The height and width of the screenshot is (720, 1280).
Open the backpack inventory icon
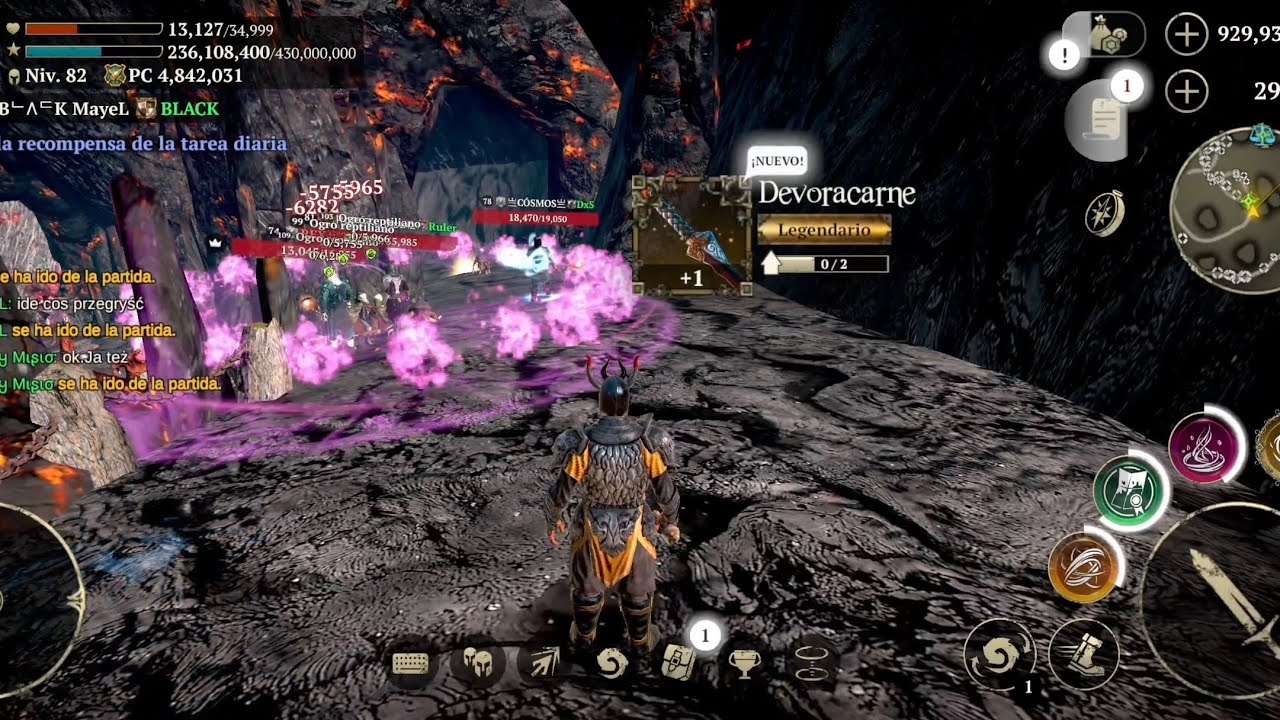(x=679, y=662)
